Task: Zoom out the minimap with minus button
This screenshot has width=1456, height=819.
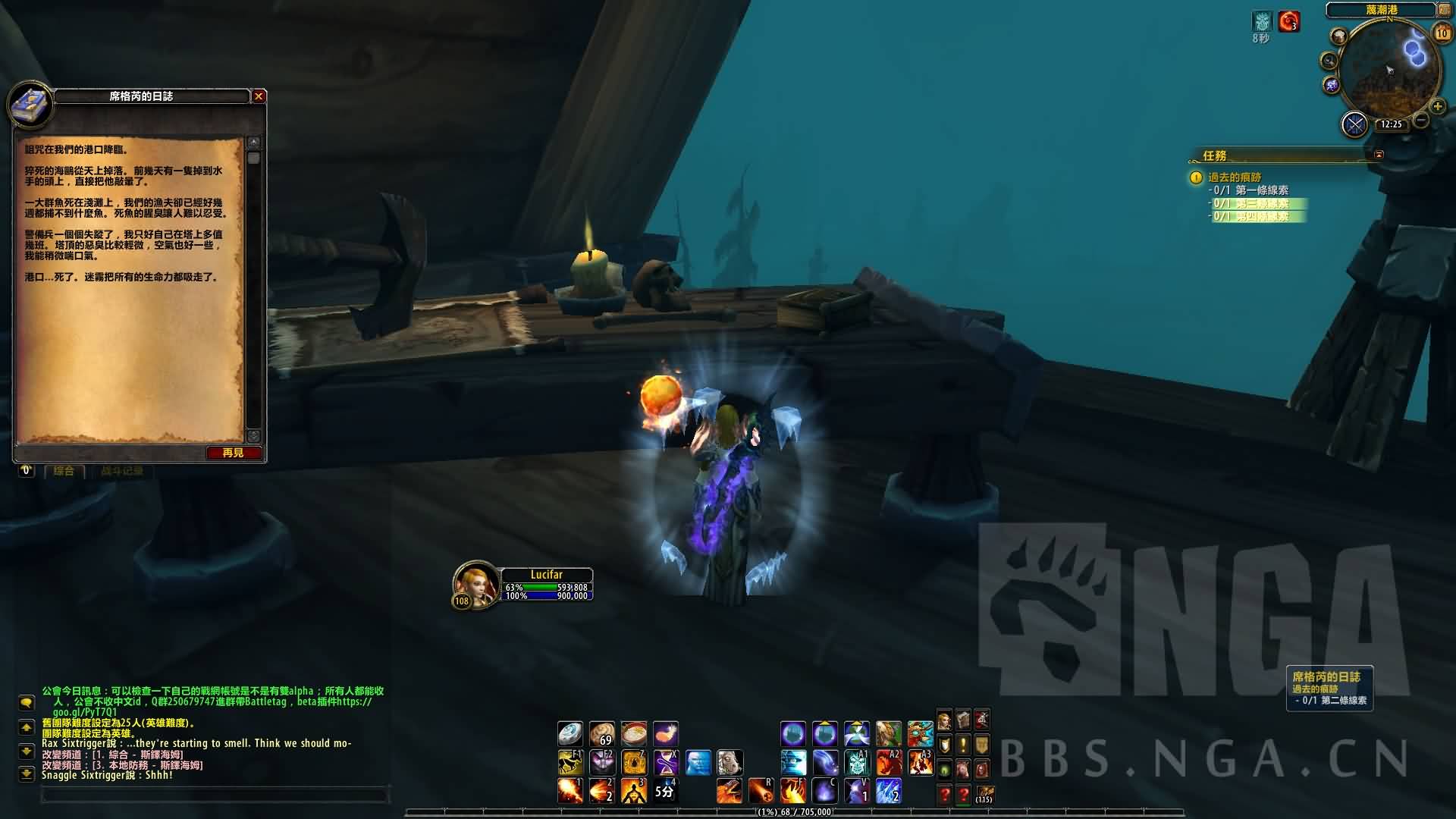Action: 1421,121
